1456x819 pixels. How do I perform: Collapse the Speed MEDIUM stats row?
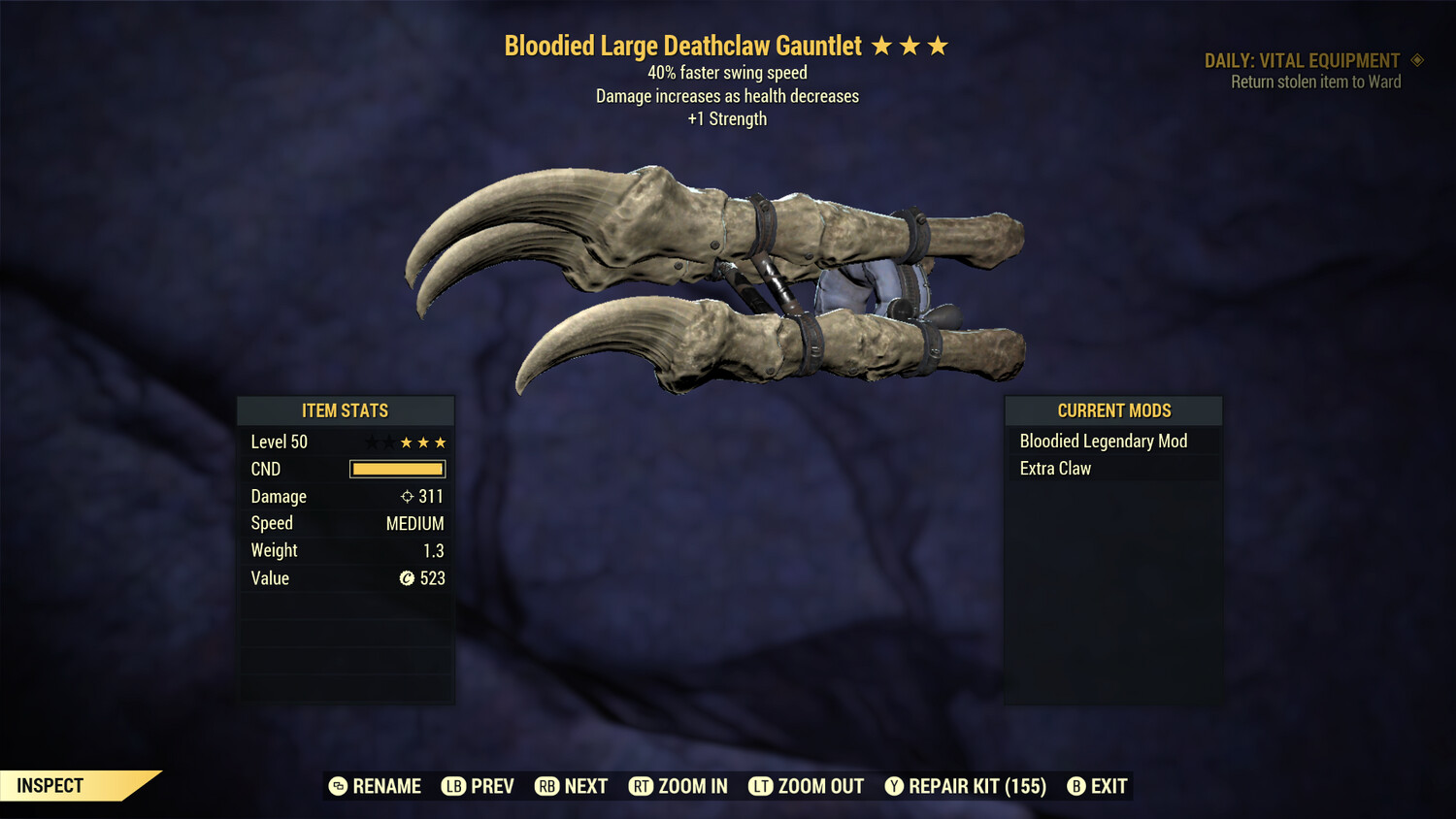pyautogui.click(x=346, y=523)
